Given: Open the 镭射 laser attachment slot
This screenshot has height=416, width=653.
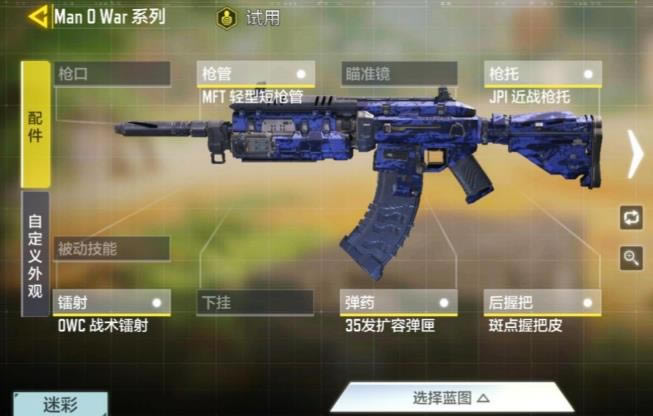Looking at the screenshot, I should 112,302.
